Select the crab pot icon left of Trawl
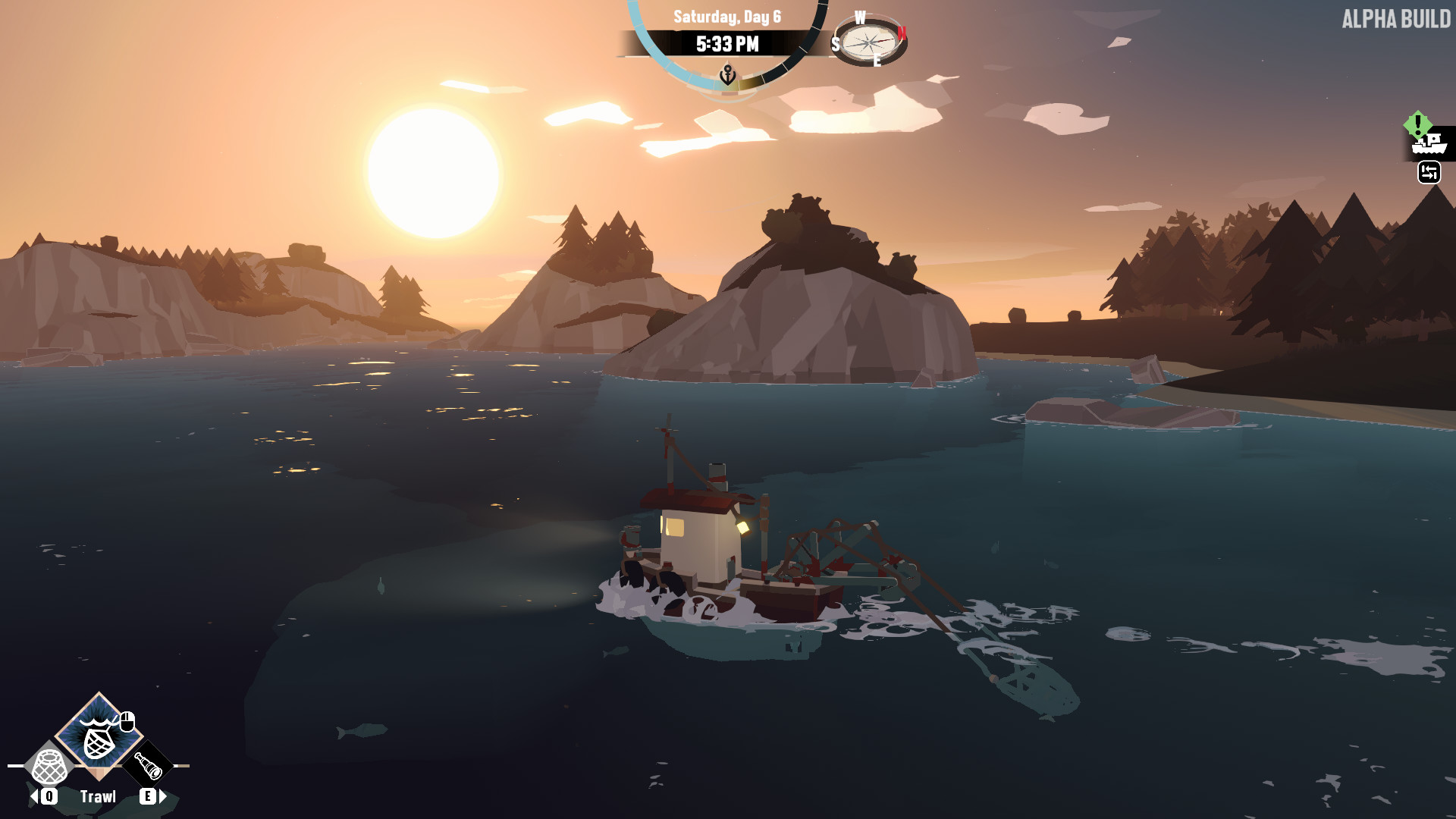The height and width of the screenshot is (819, 1456). pos(47,766)
